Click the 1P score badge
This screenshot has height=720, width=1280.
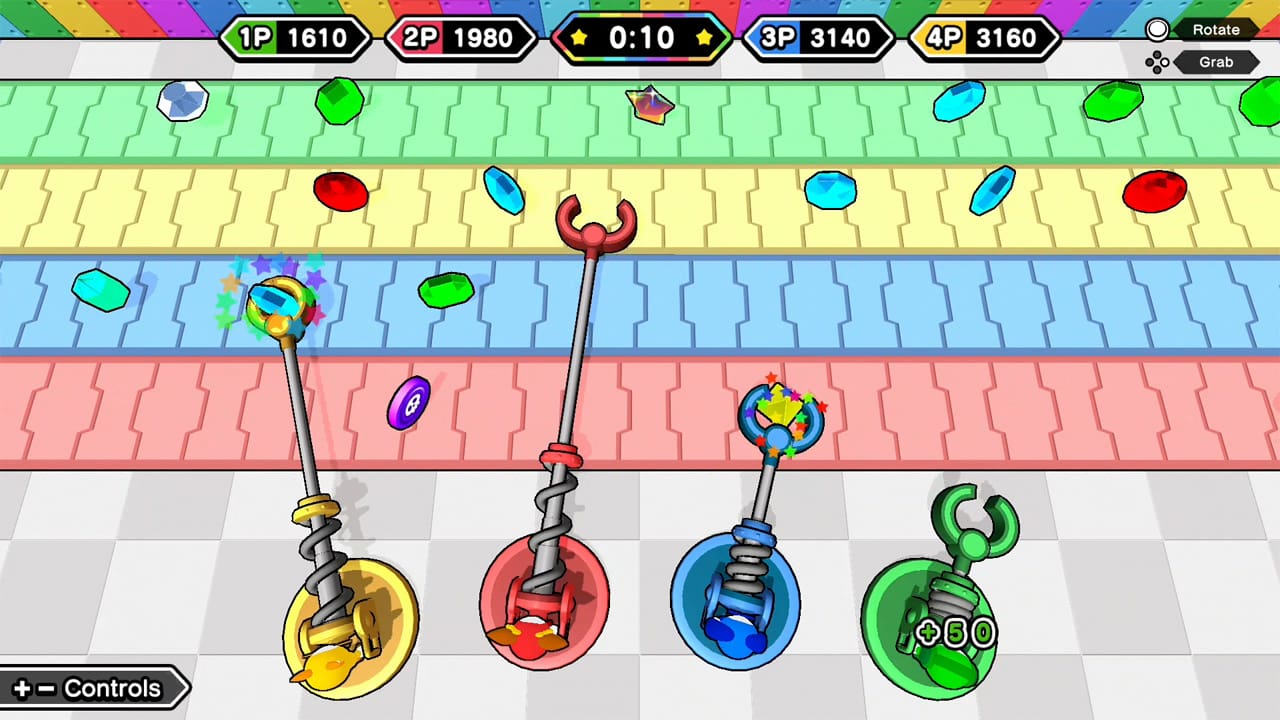coord(296,38)
